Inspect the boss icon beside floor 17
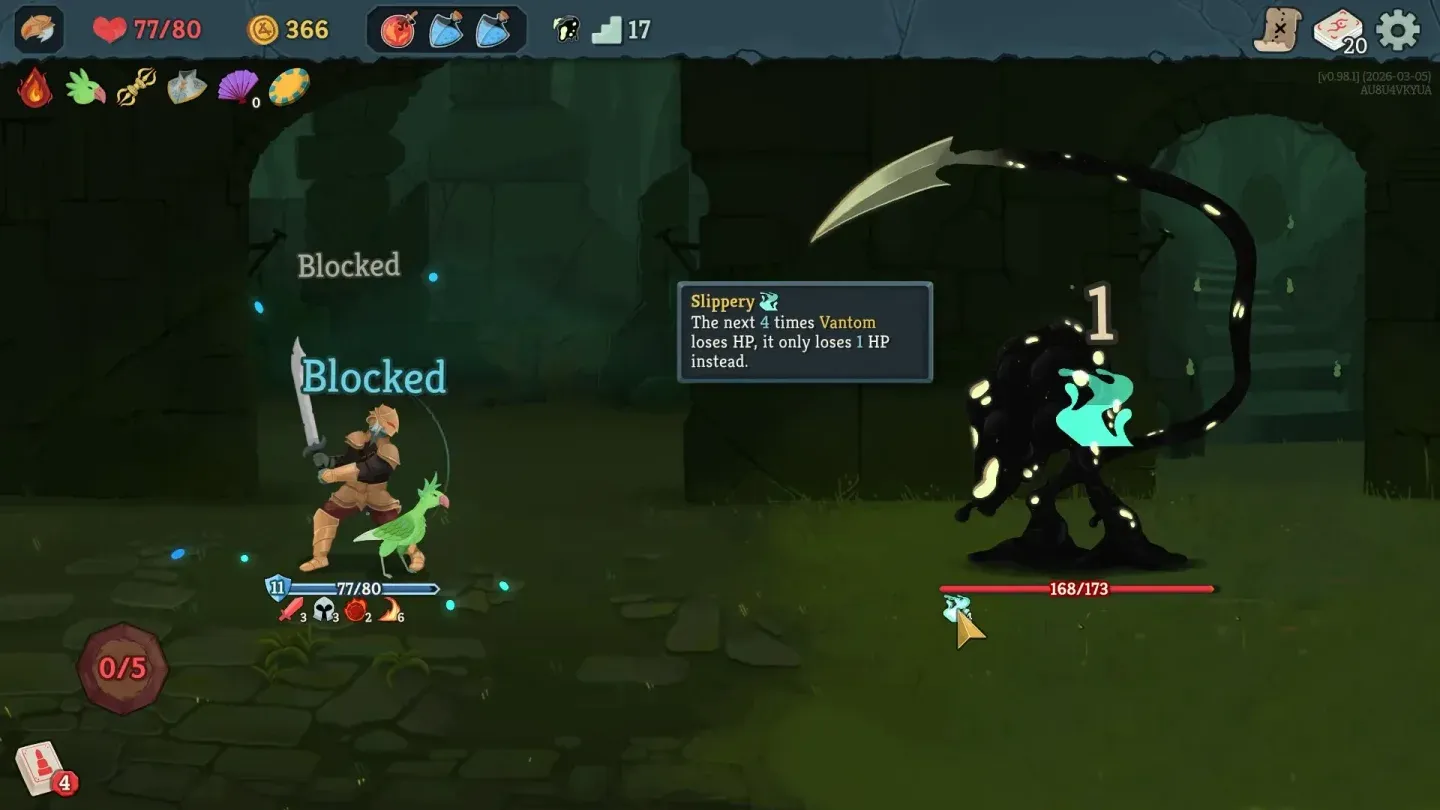 pos(566,30)
